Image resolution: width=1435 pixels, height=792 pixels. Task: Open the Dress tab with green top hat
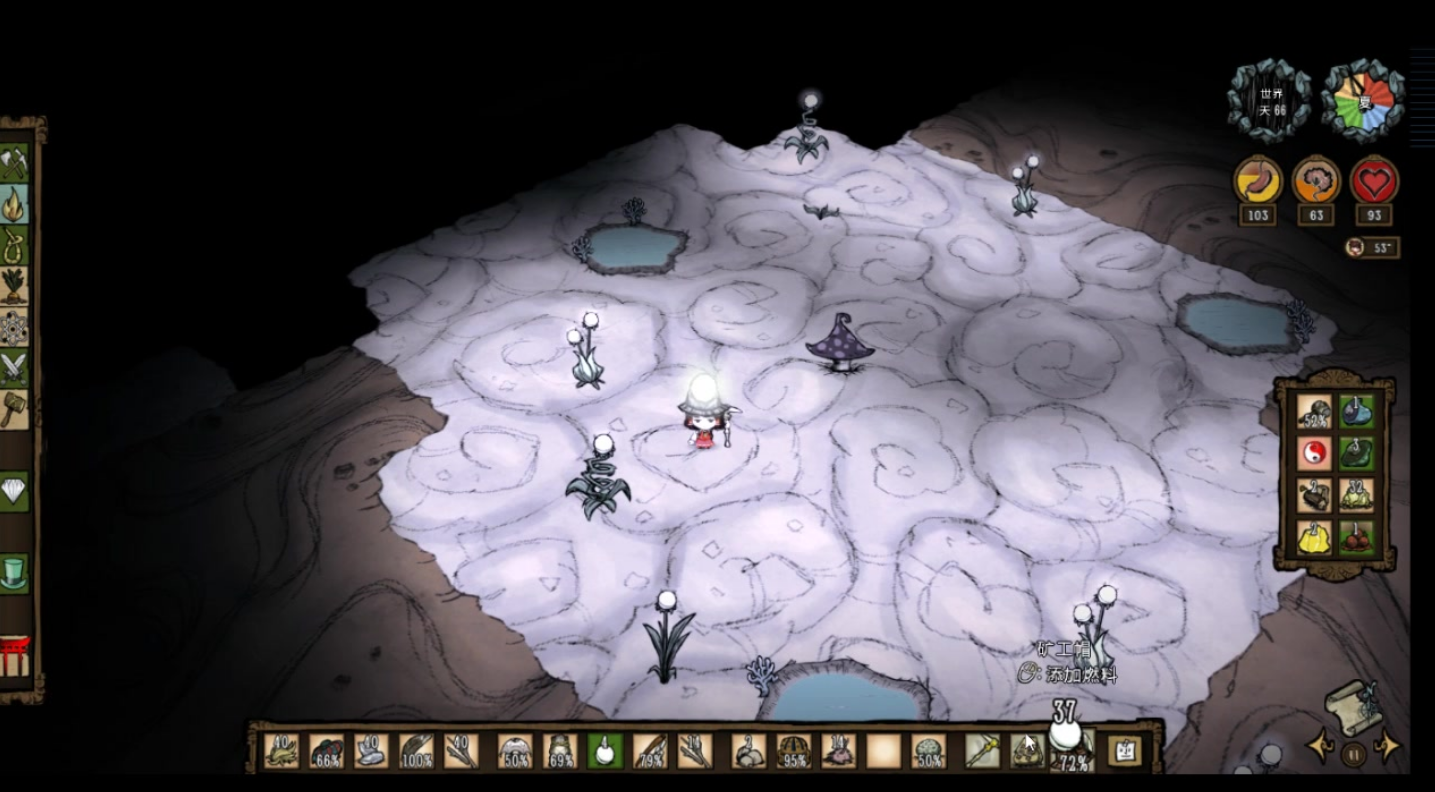14,573
